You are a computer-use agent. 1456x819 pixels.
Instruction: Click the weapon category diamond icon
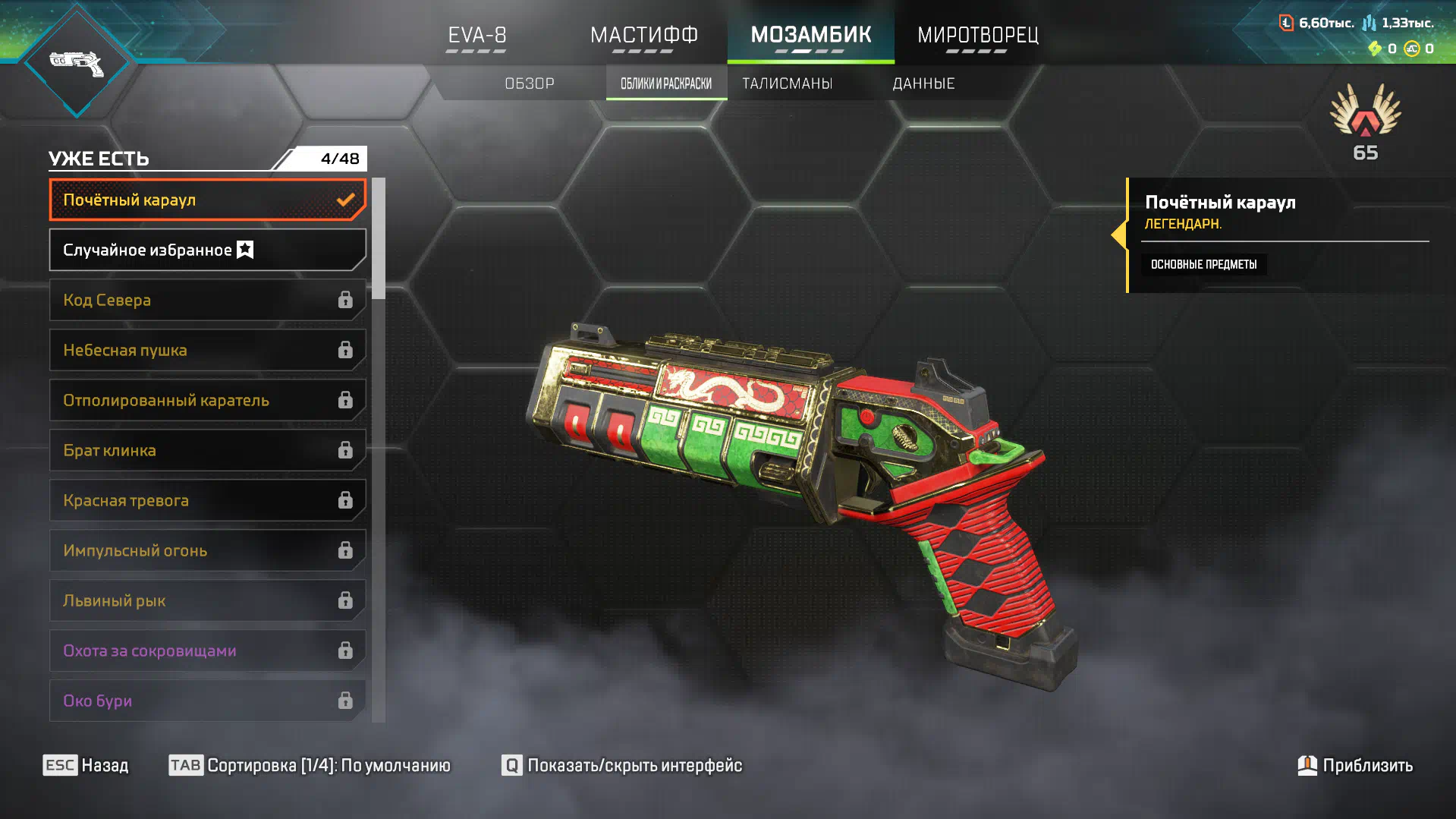click(x=77, y=63)
